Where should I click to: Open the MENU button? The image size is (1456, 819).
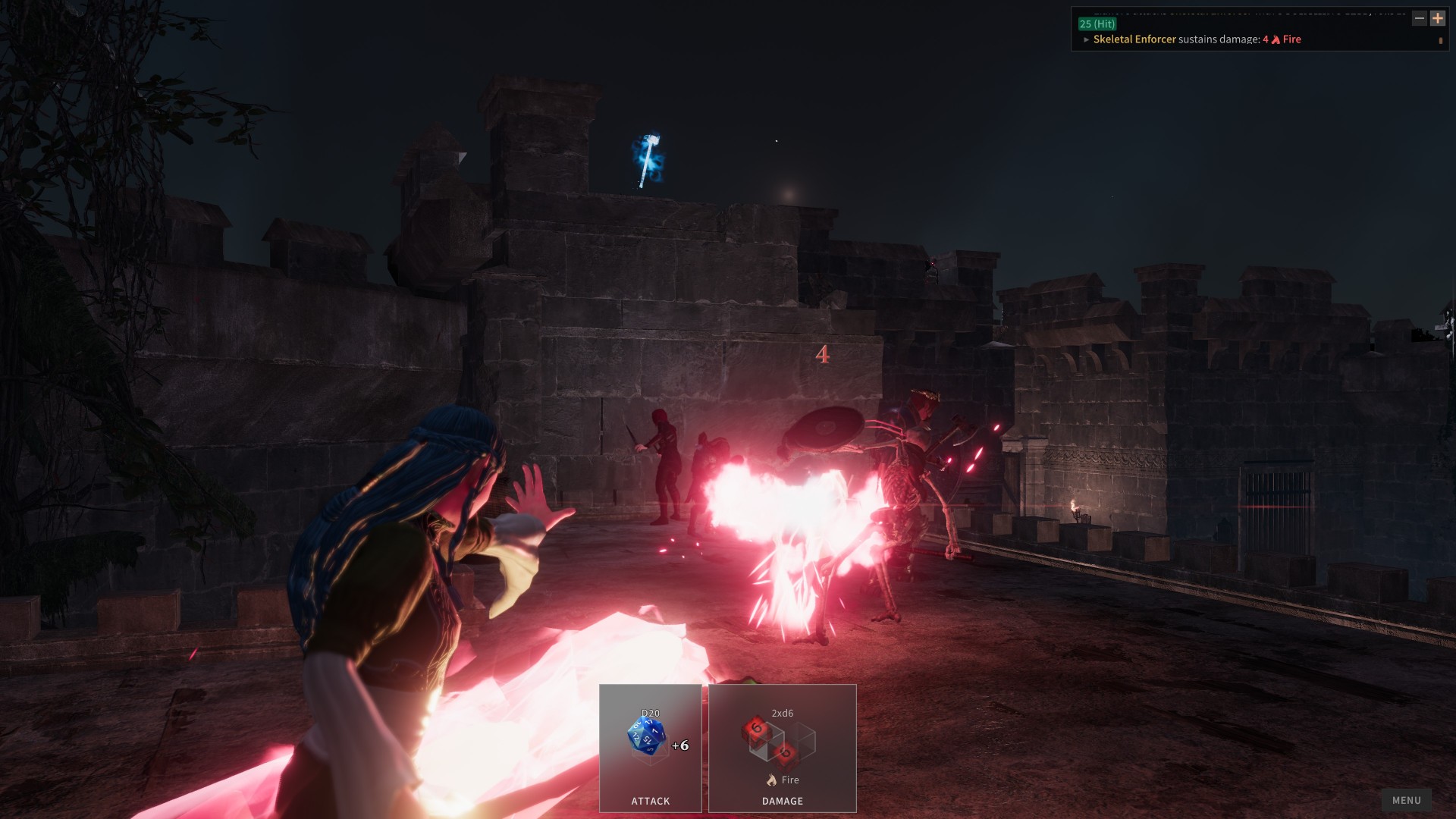tap(1406, 800)
